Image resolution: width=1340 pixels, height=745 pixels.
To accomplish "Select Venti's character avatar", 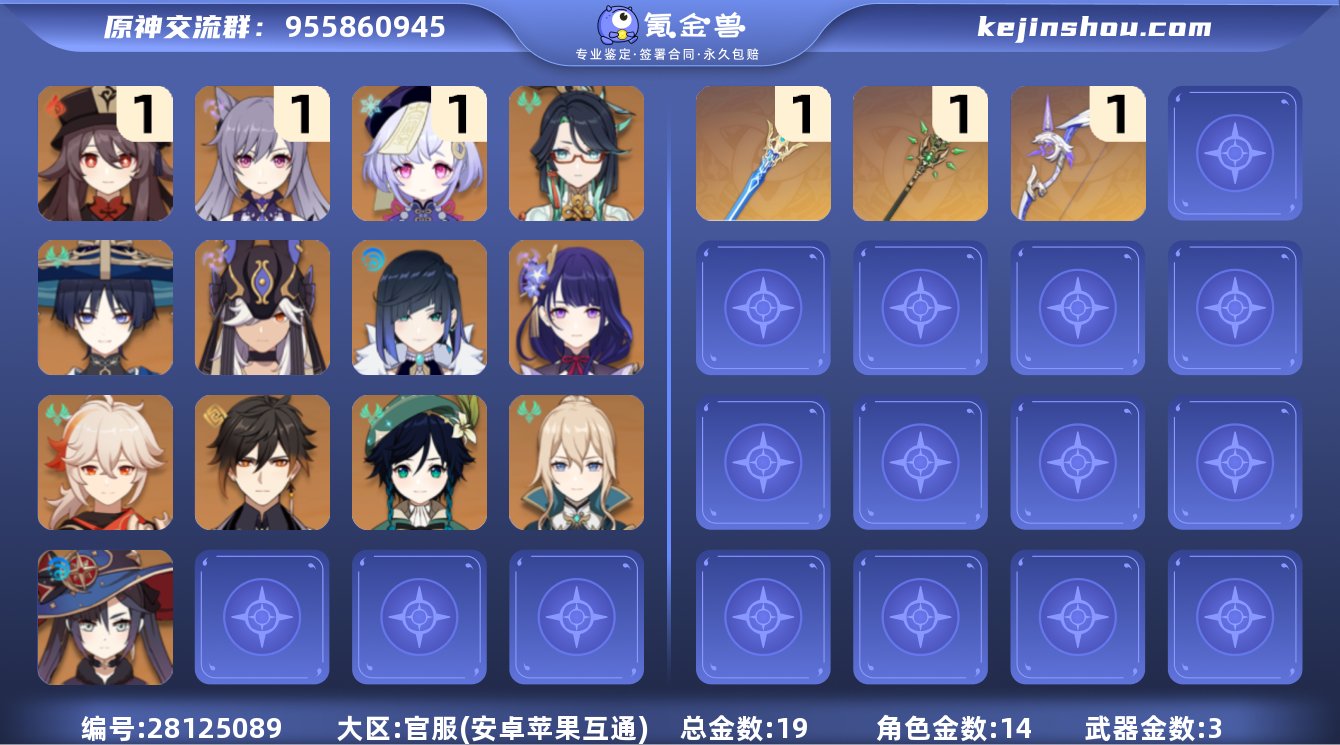I will tap(419, 461).
